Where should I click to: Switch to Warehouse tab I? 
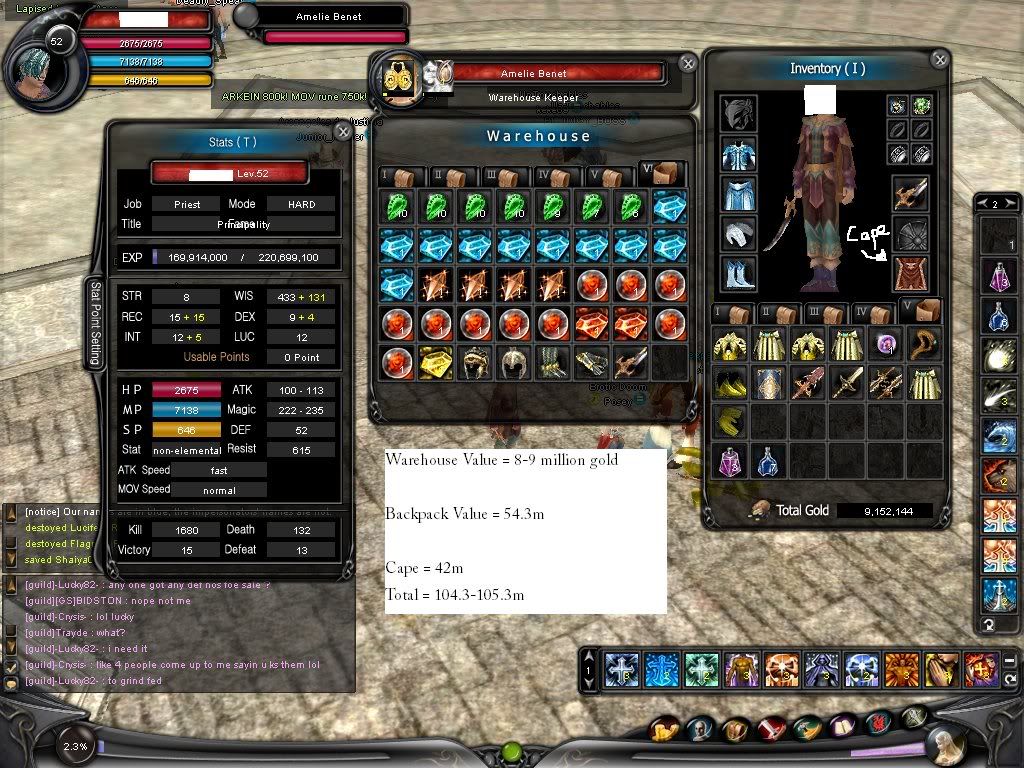pyautogui.click(x=397, y=176)
